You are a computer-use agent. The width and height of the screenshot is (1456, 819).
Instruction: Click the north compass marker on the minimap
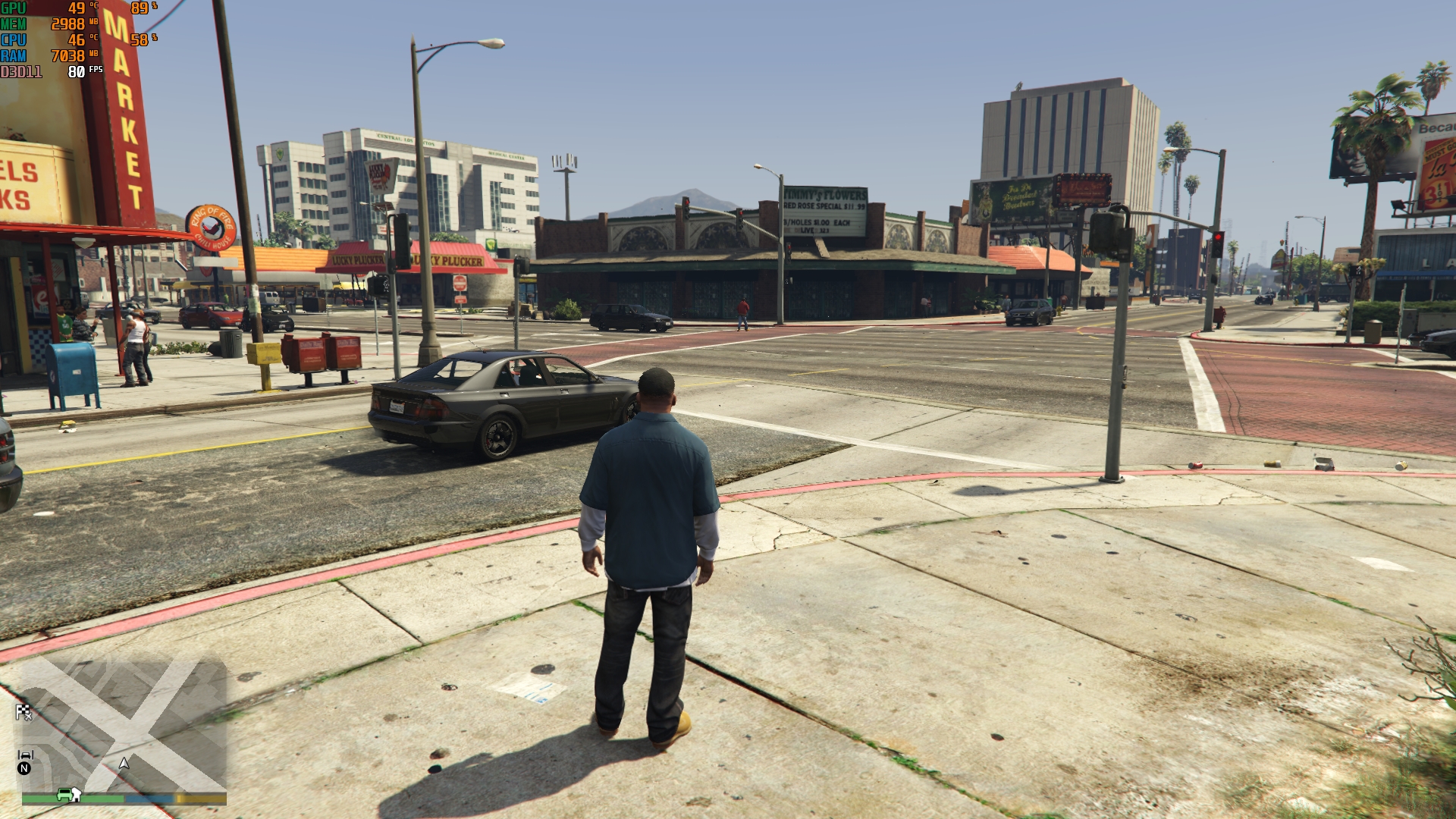pyautogui.click(x=24, y=769)
